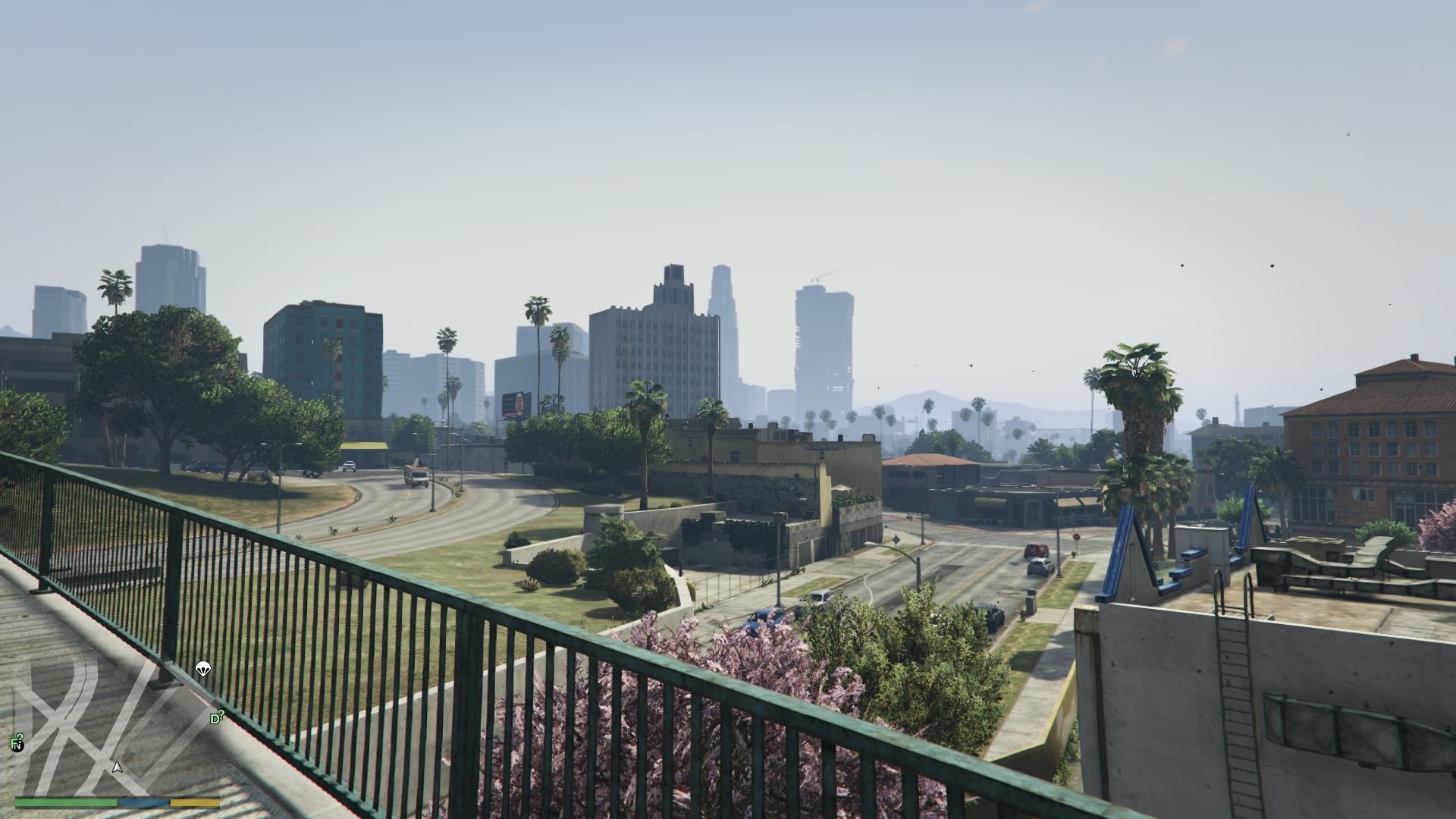Click the white van driving on the road
The height and width of the screenshot is (819, 1456).
tap(416, 476)
